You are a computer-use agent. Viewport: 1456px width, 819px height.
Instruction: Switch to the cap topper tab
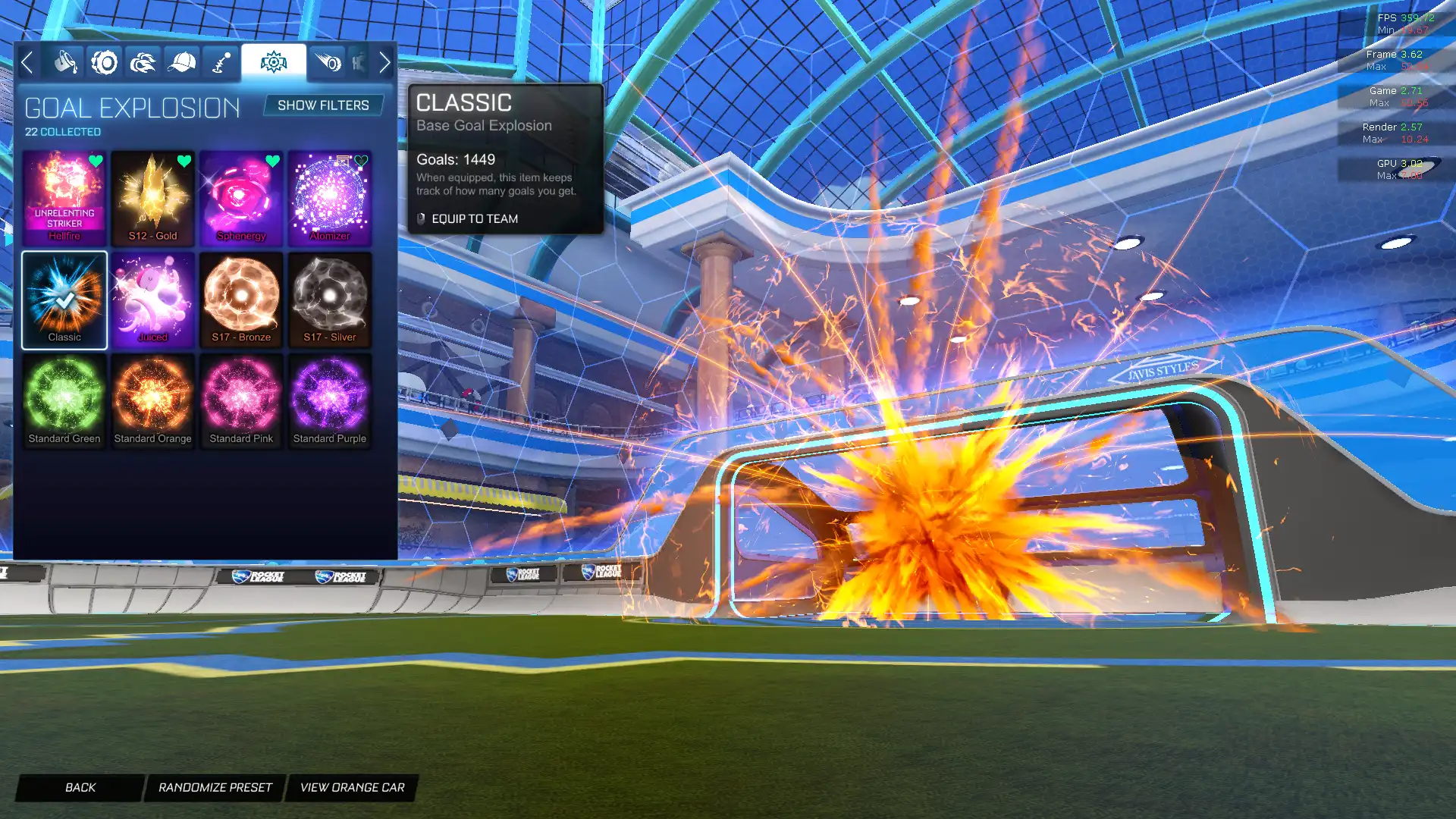tap(181, 62)
